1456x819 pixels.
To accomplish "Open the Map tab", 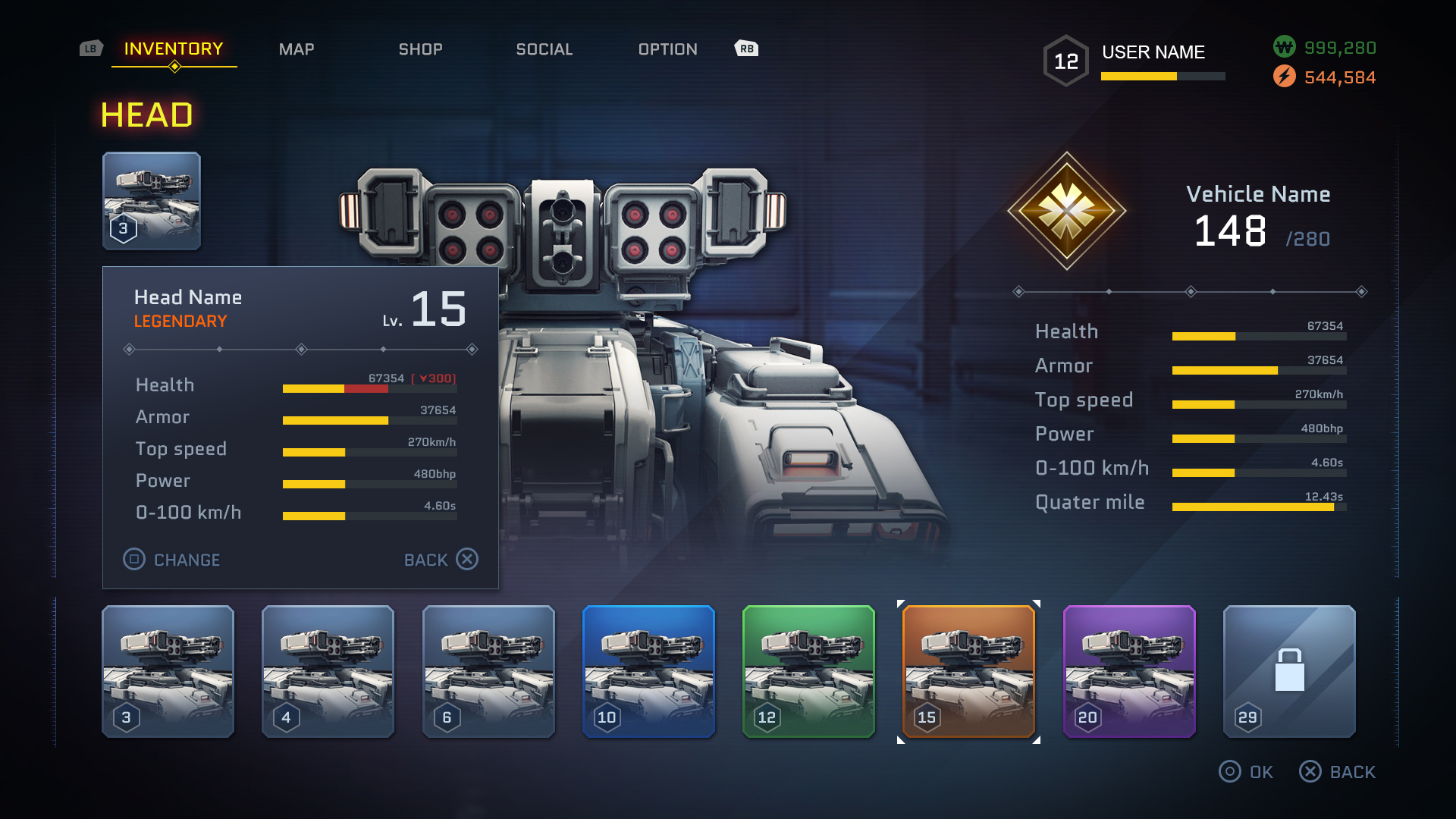I will coord(297,49).
